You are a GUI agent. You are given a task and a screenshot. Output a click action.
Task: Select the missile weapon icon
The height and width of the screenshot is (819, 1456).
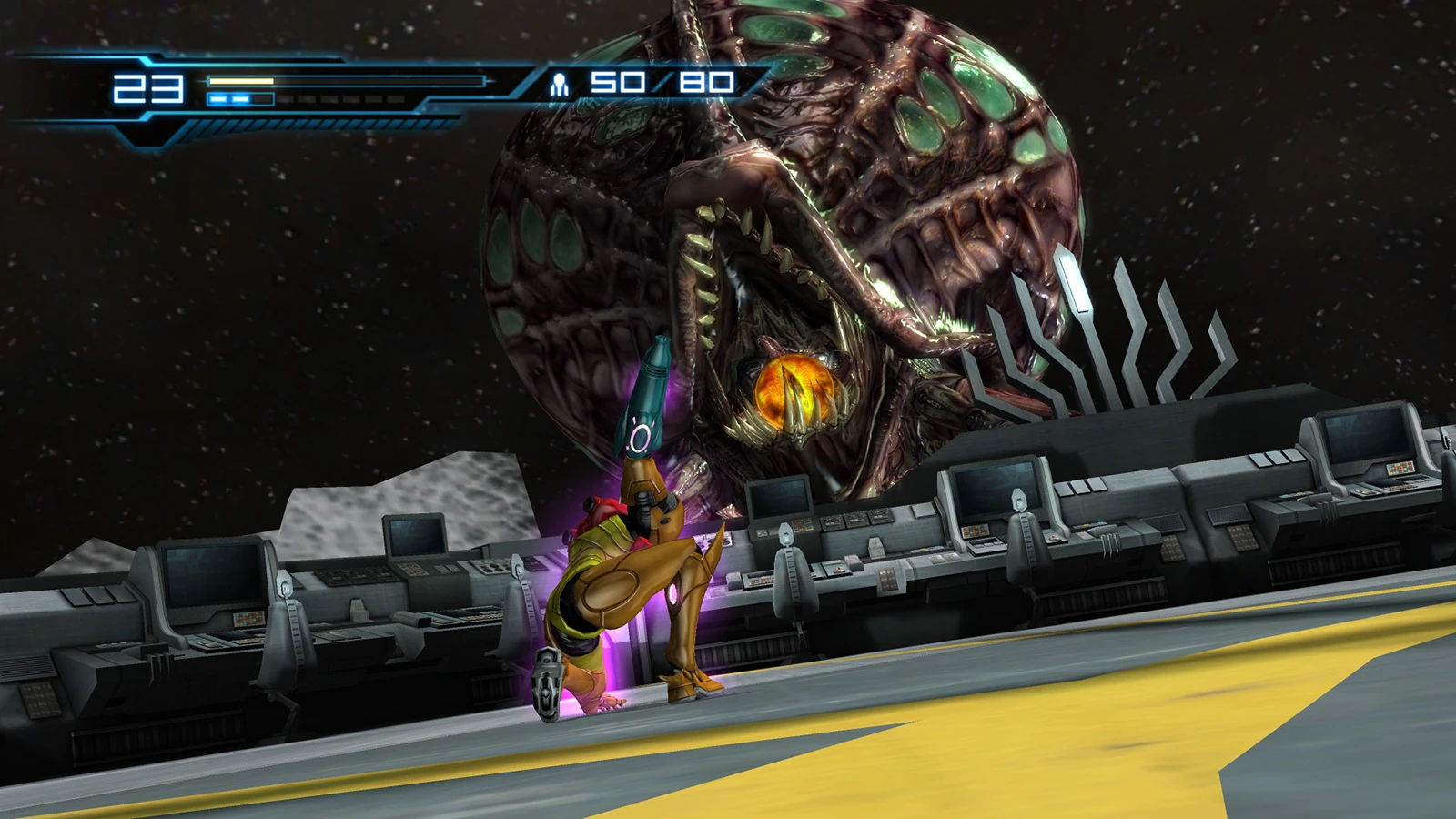coord(560,85)
